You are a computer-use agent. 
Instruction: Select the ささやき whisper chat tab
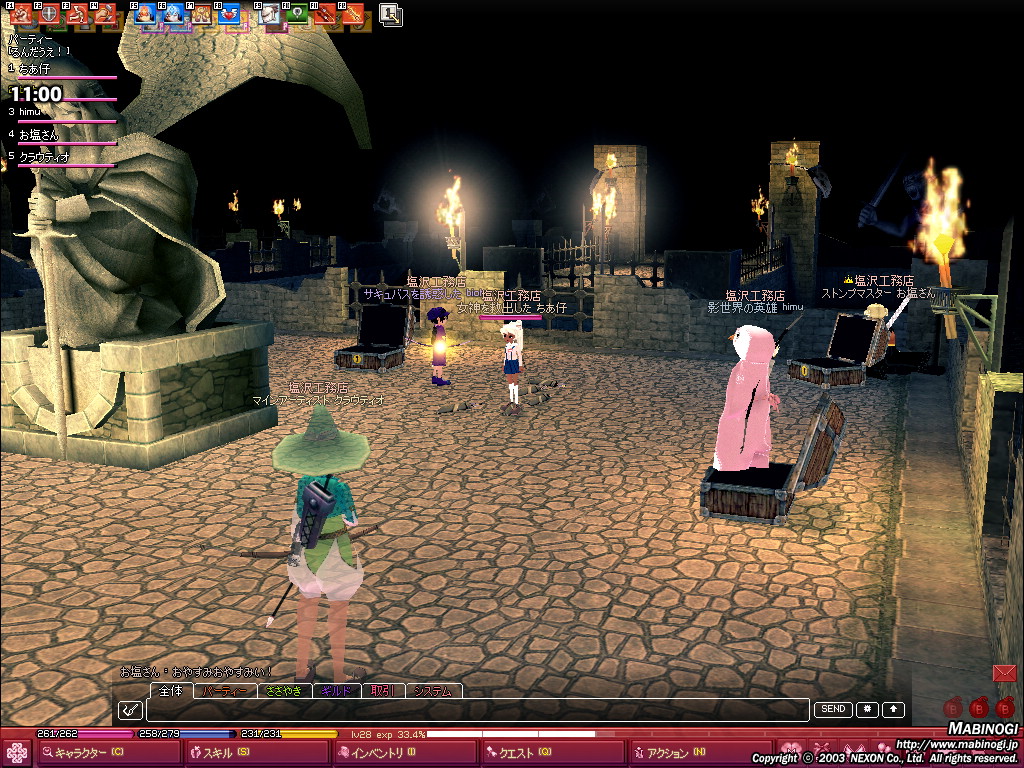(x=285, y=691)
